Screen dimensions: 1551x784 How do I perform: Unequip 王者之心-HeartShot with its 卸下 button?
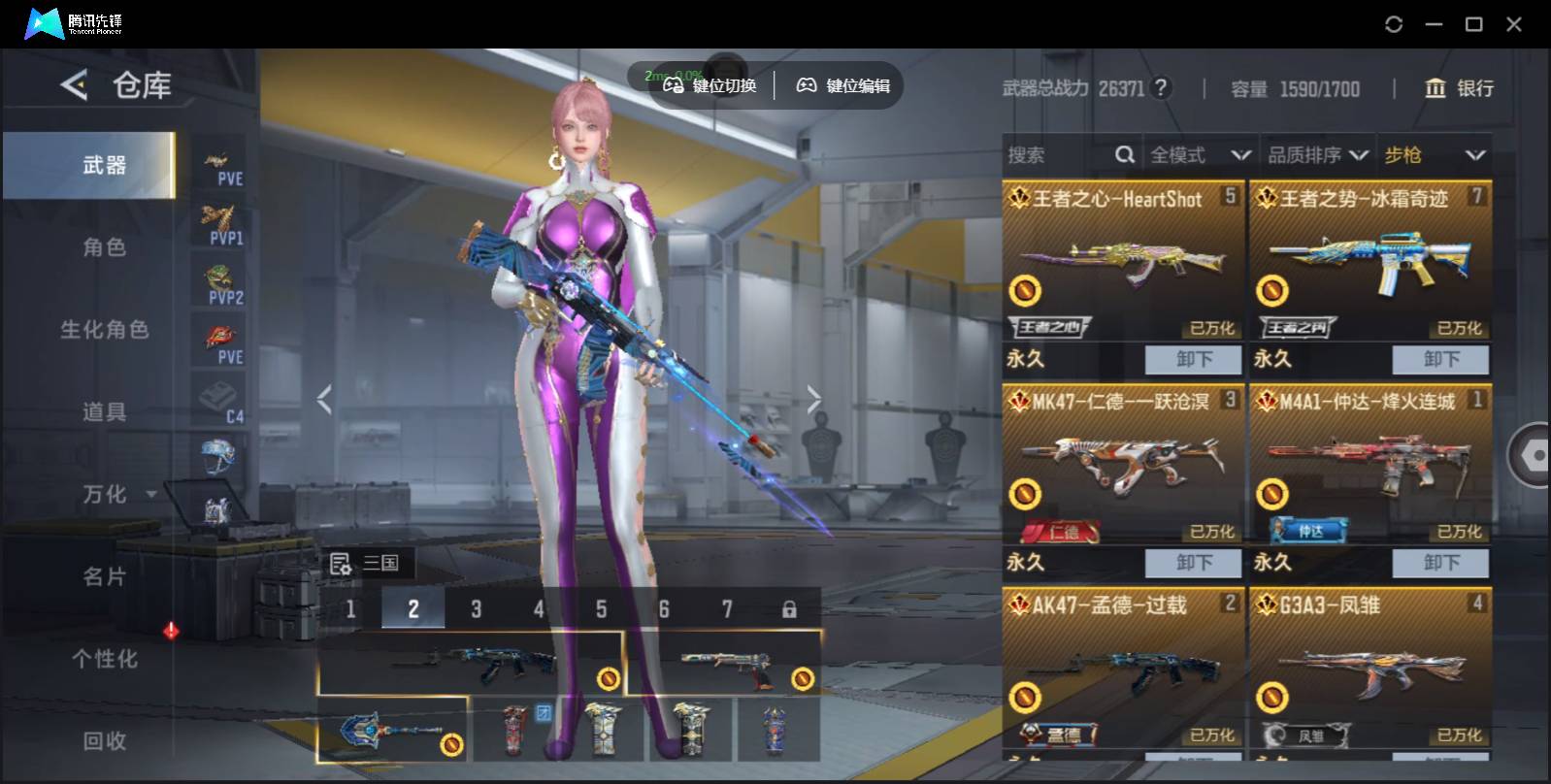pyautogui.click(x=1193, y=359)
